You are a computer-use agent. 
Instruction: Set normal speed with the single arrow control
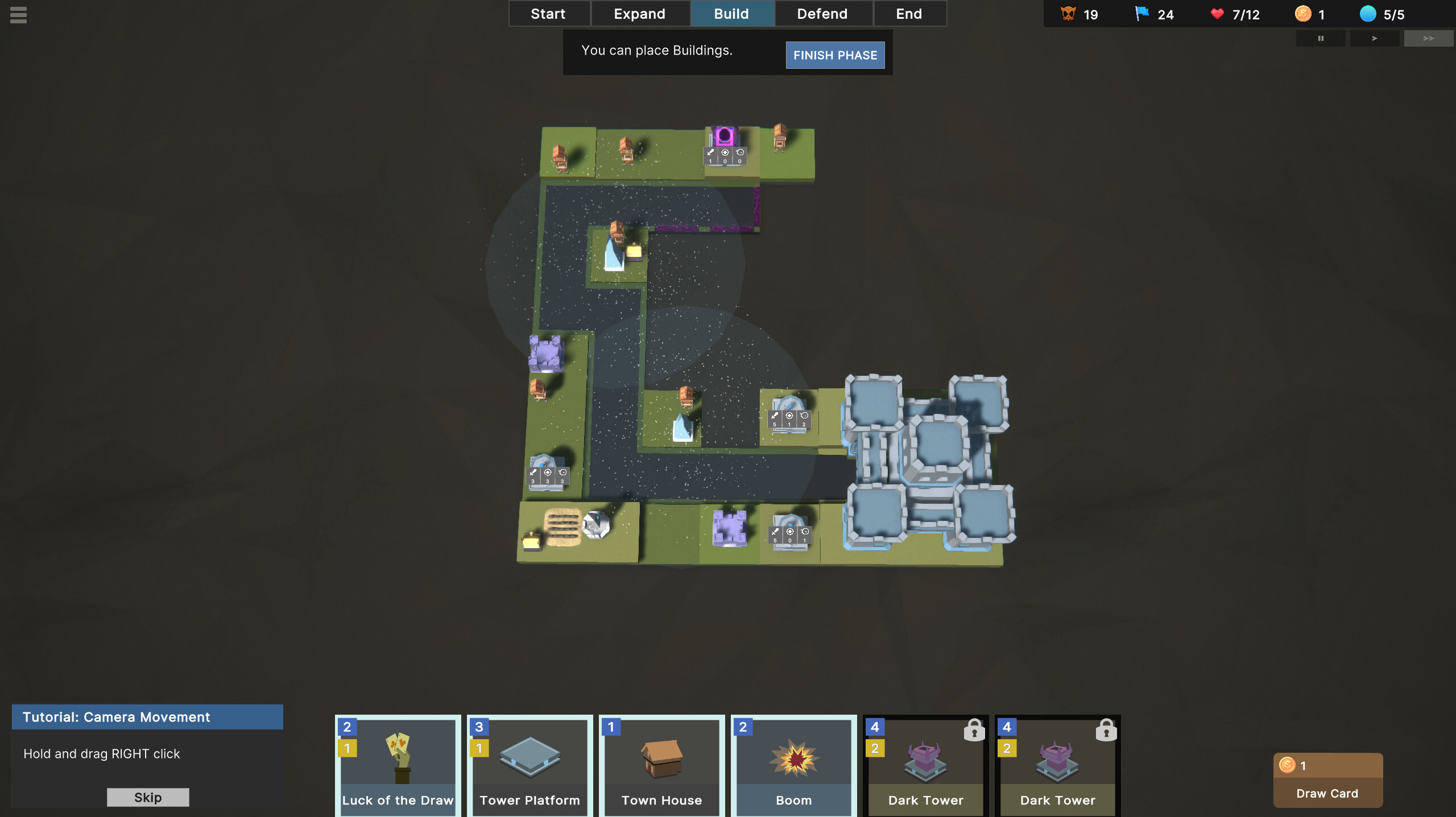(1374, 38)
